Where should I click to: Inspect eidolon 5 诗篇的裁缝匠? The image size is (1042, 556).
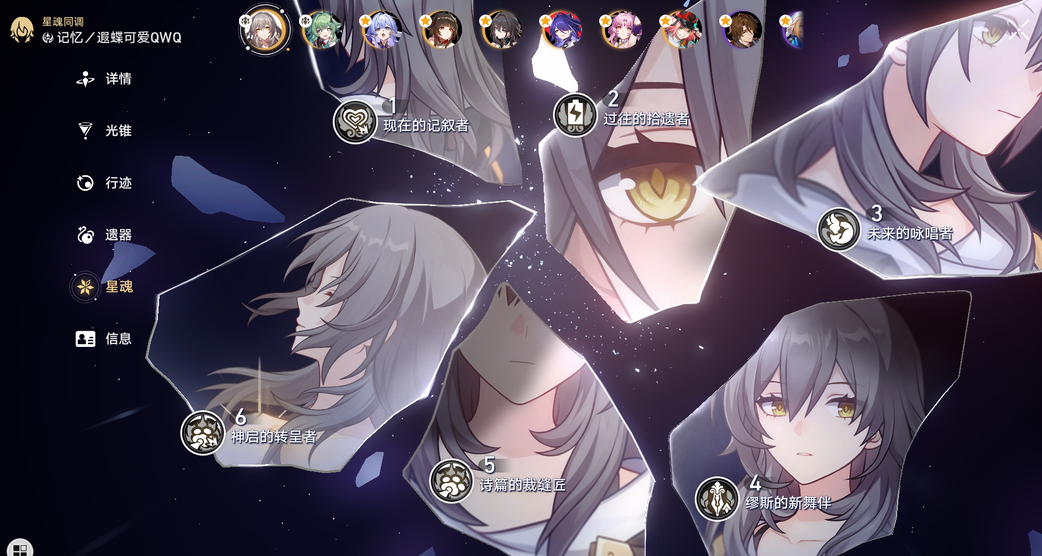451,480
